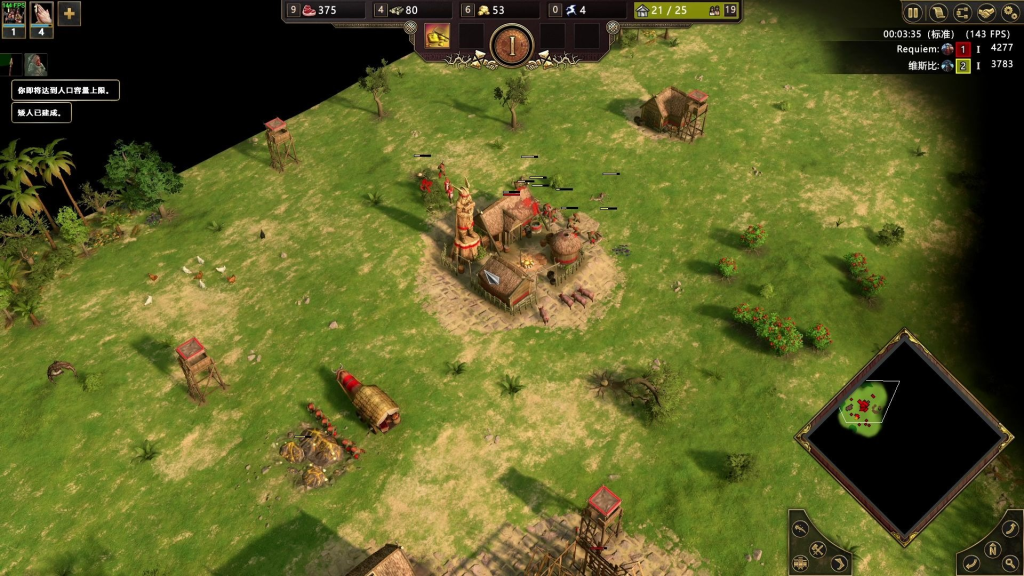Pause the game with the pause button

[913, 13]
